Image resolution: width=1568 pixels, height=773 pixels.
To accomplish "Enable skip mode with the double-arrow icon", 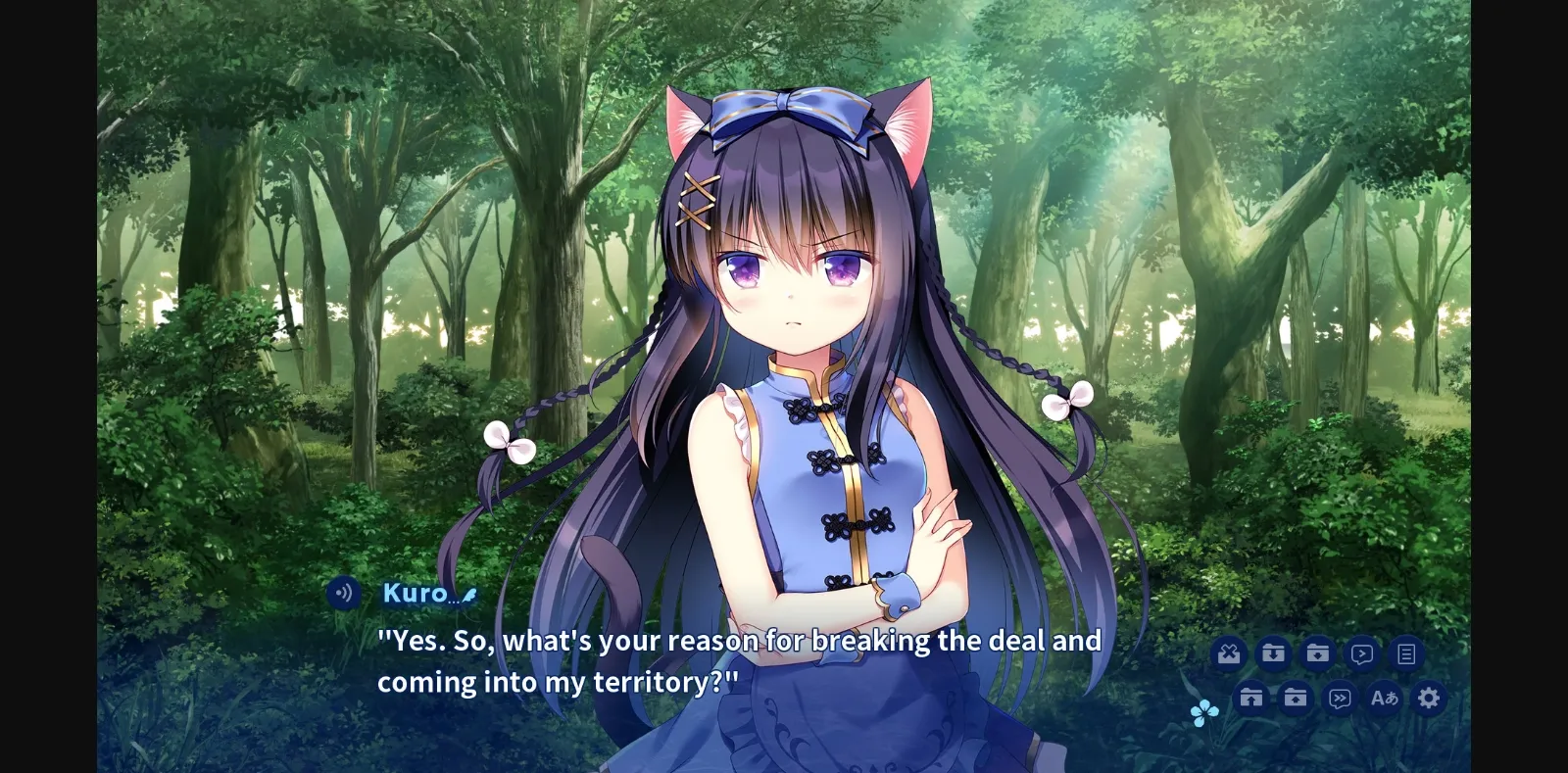I will [x=1339, y=698].
